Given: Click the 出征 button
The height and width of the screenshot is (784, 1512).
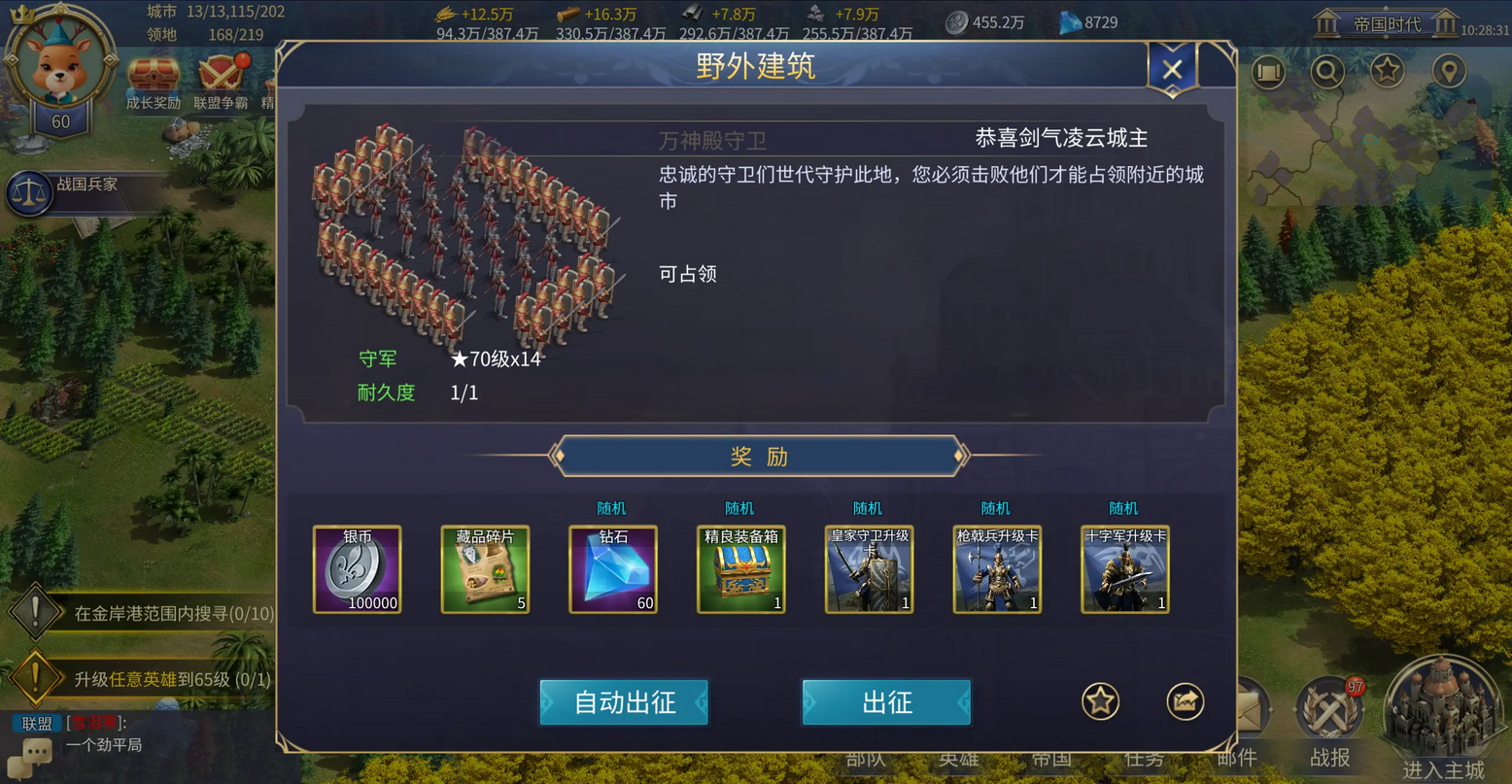Looking at the screenshot, I should 885,701.
